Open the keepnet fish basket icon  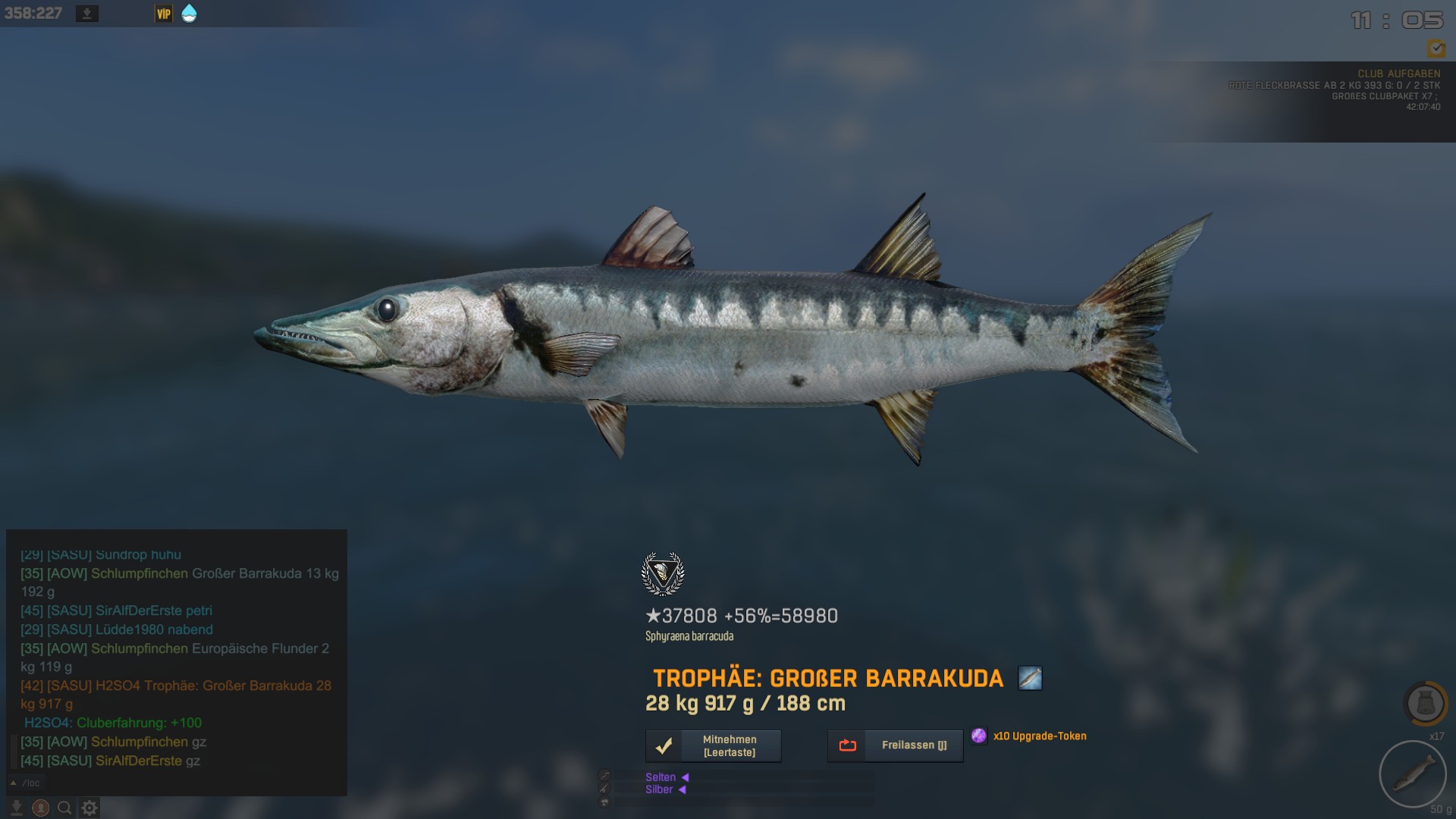[x=1426, y=704]
